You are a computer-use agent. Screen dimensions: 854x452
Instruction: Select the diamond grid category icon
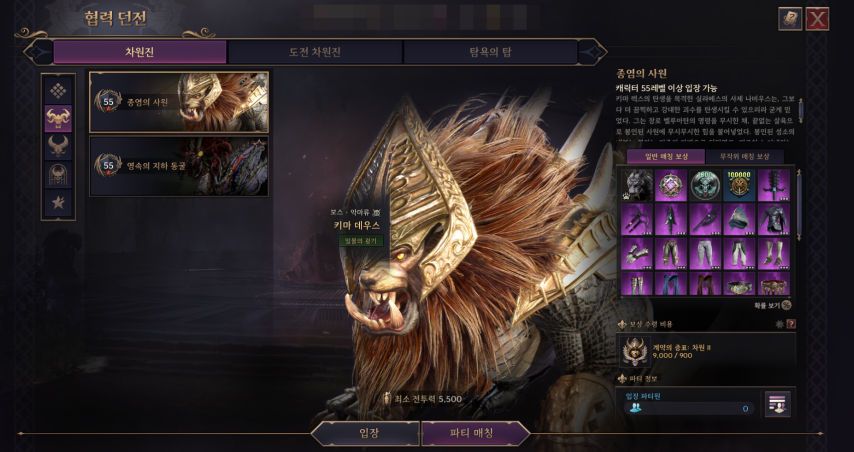click(x=58, y=90)
